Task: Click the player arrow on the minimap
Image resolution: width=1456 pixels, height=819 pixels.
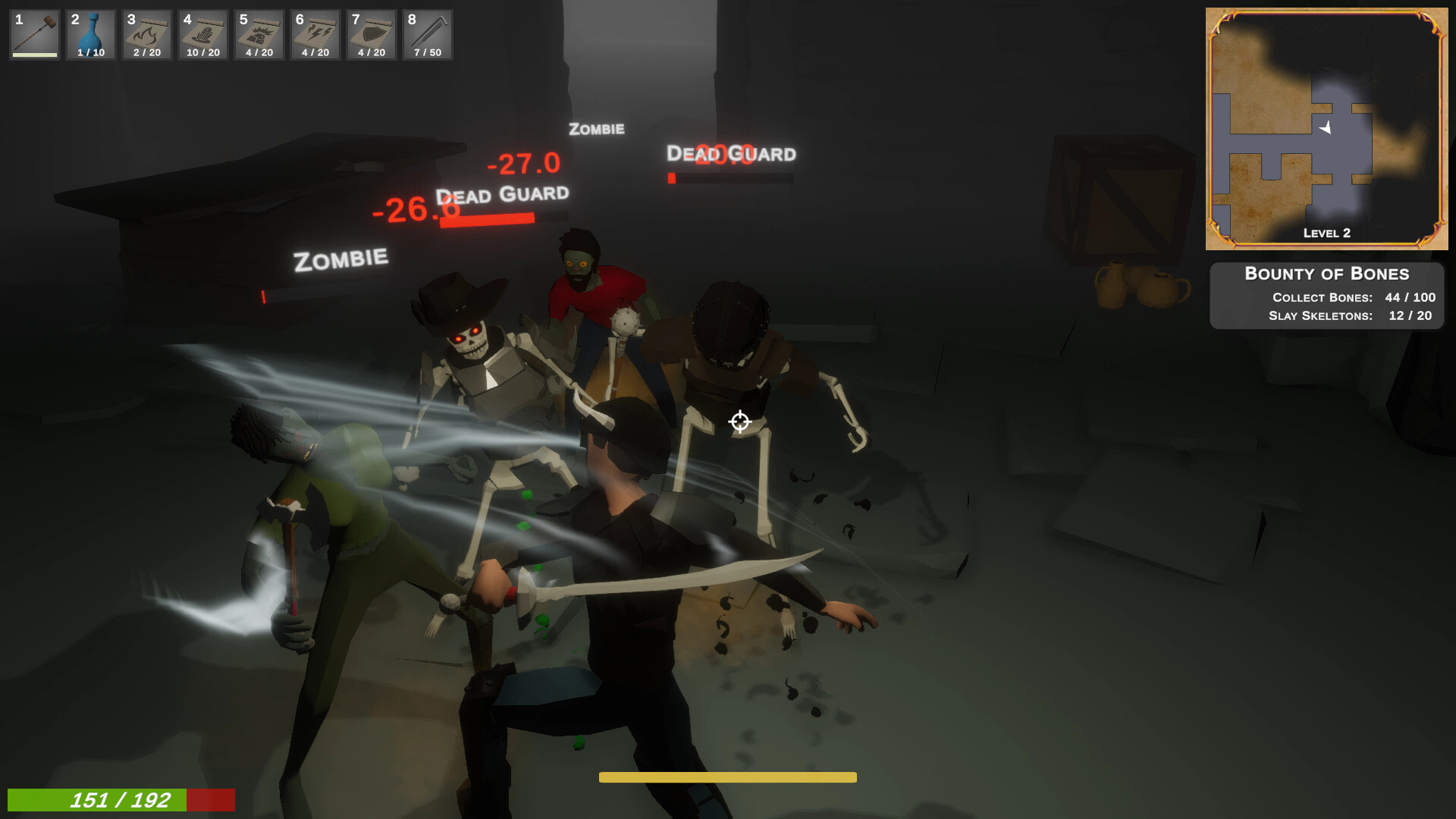Action: [1327, 129]
